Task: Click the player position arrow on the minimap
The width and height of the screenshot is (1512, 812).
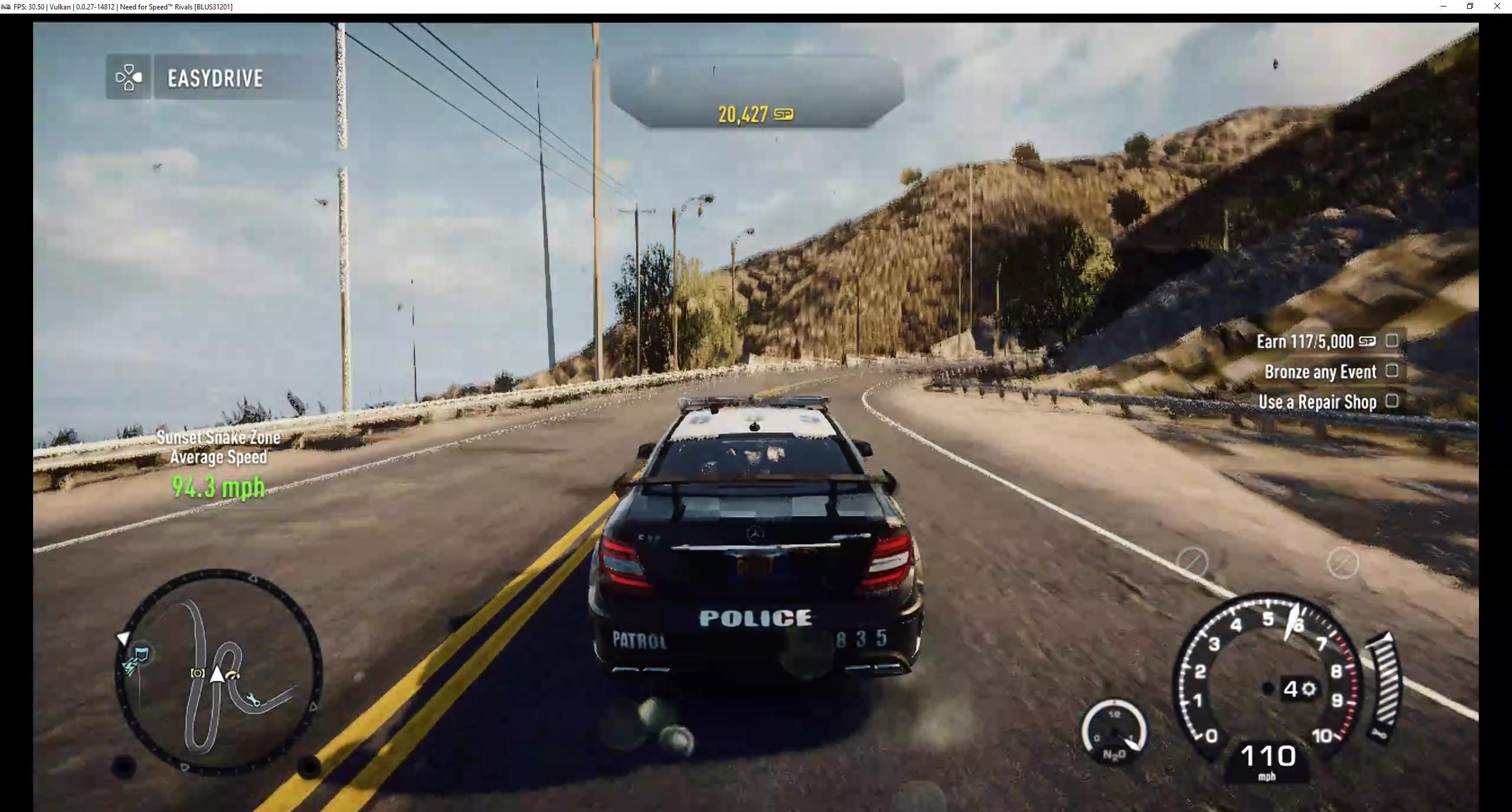Action: coord(217,674)
